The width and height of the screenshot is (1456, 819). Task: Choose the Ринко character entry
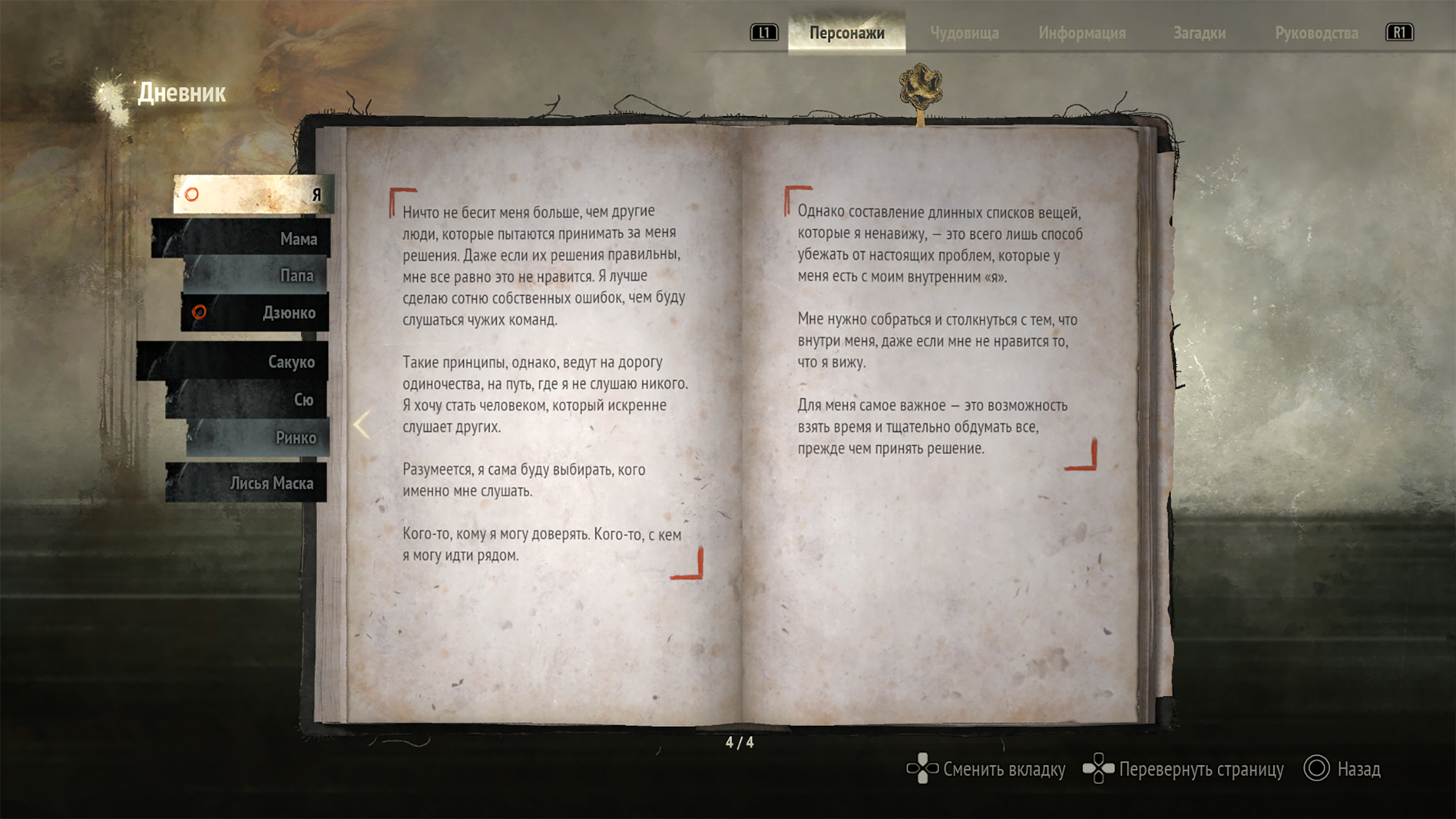click(258, 437)
